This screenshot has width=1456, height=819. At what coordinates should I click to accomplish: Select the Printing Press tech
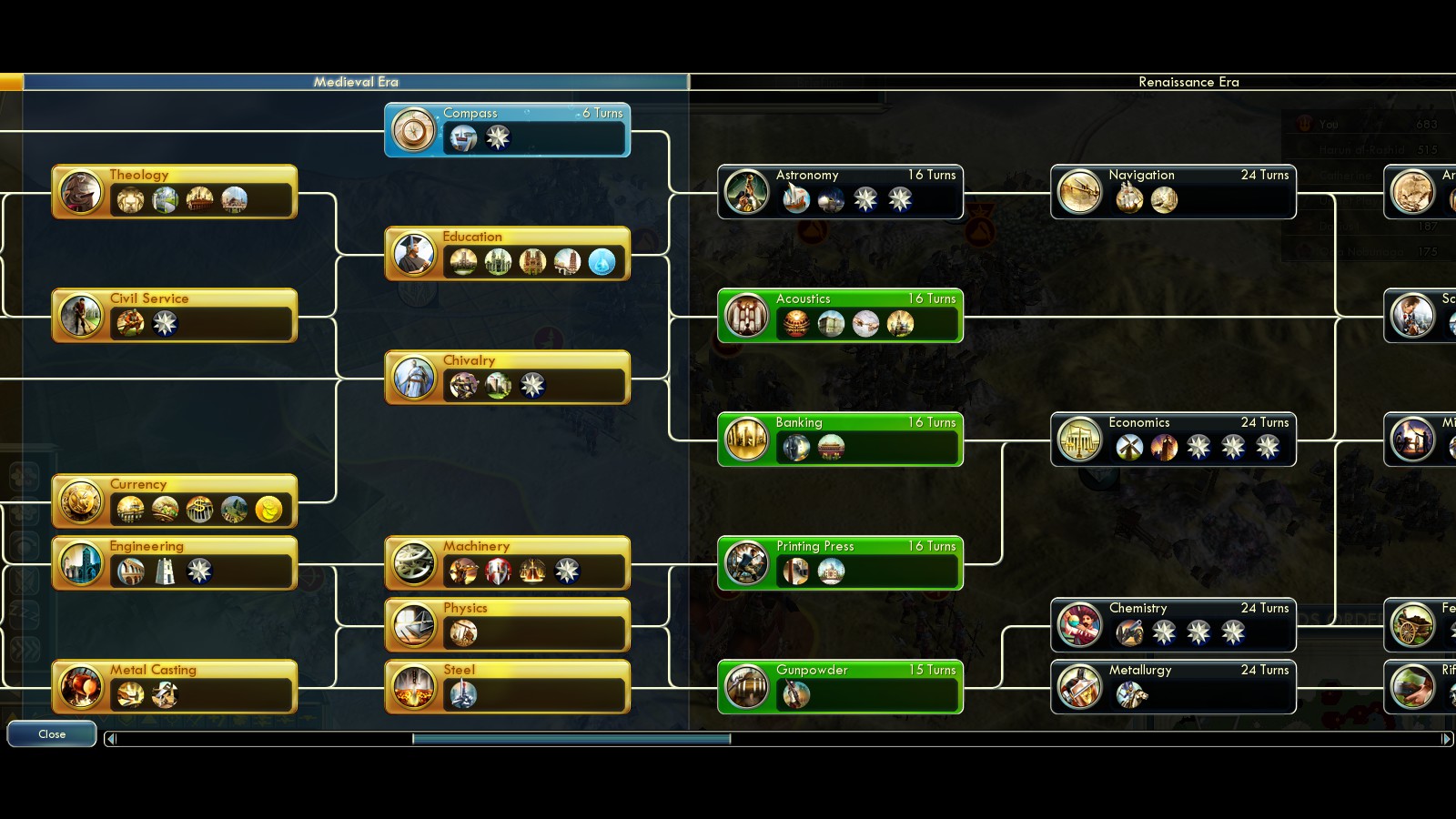coord(840,563)
